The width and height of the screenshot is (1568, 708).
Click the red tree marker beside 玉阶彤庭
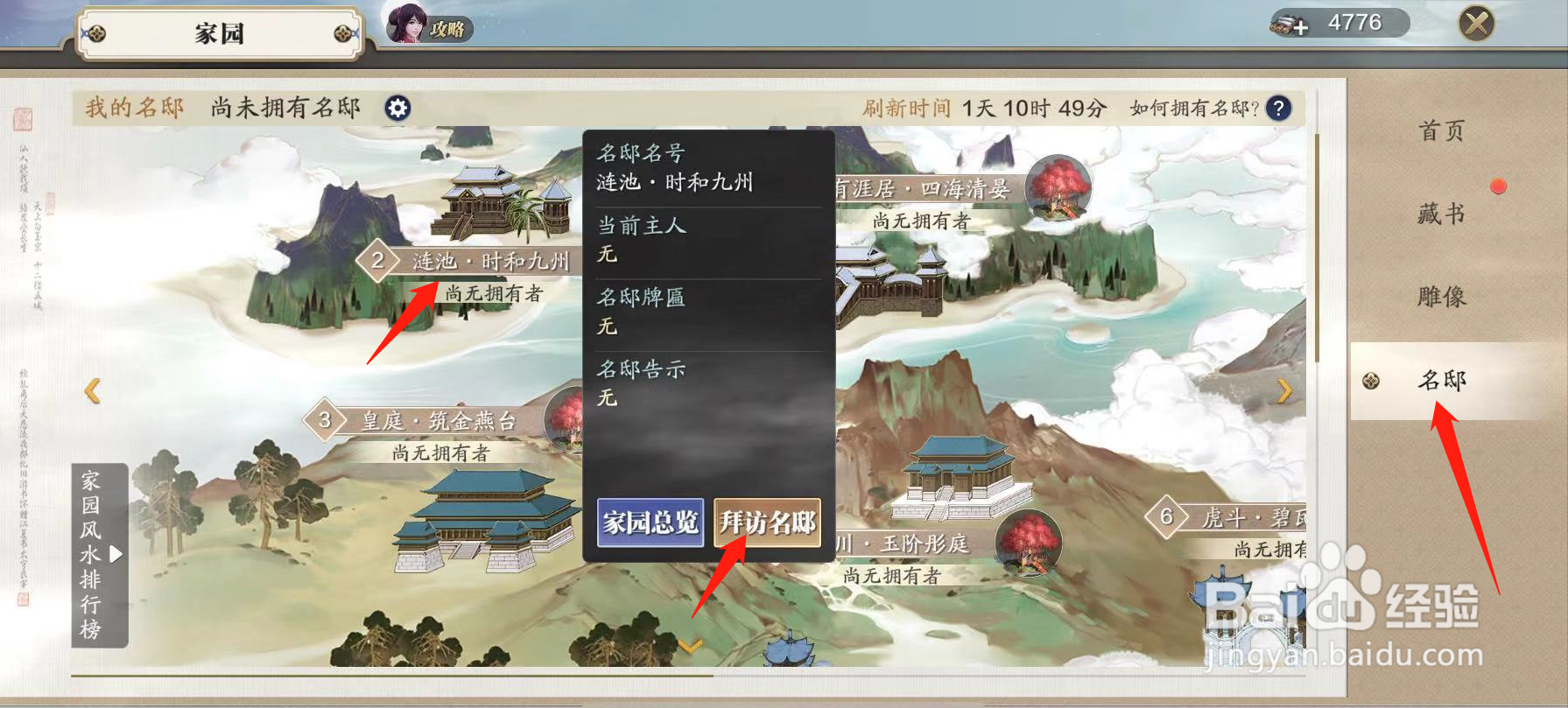tap(1030, 543)
